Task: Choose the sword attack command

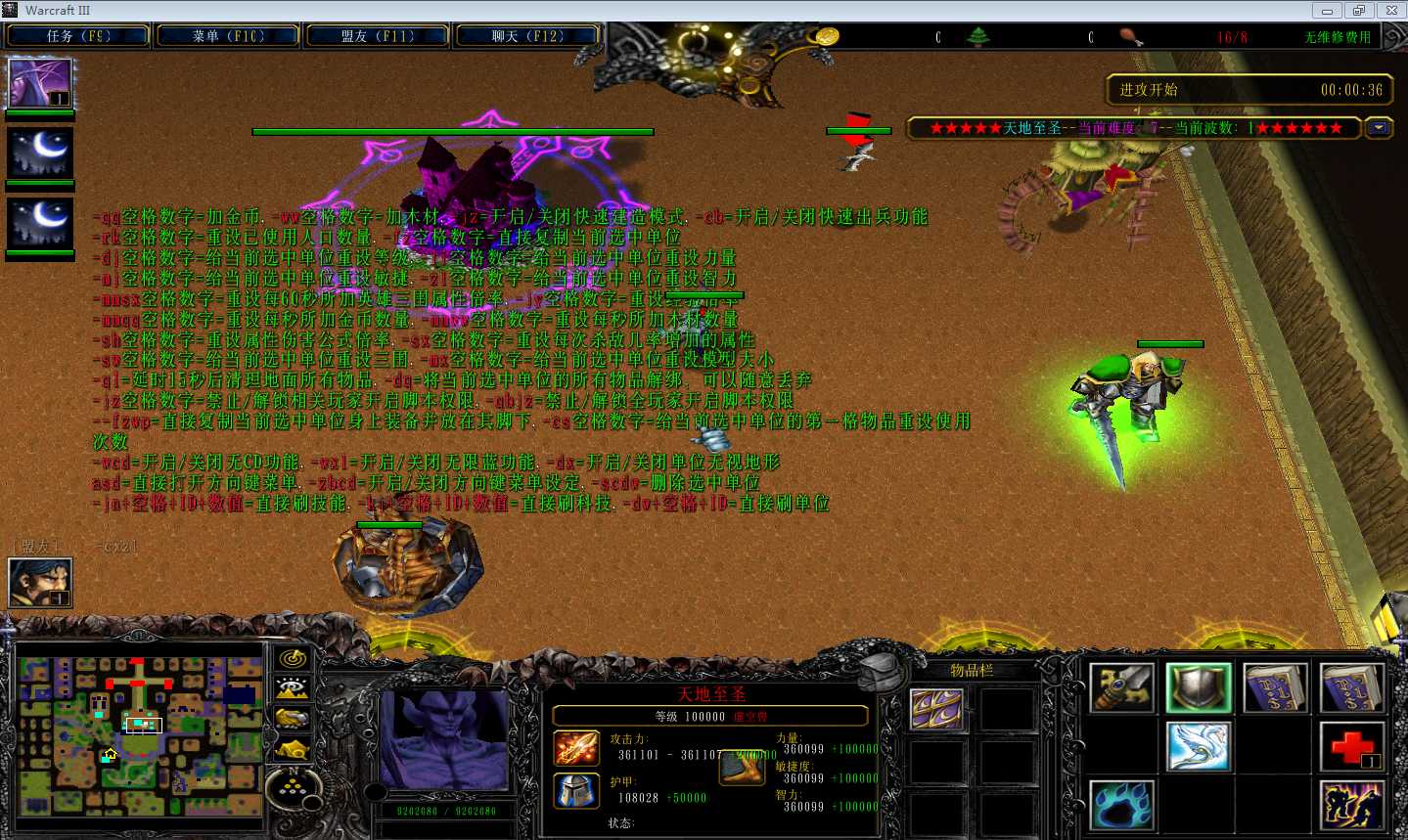Action: 1122,686
